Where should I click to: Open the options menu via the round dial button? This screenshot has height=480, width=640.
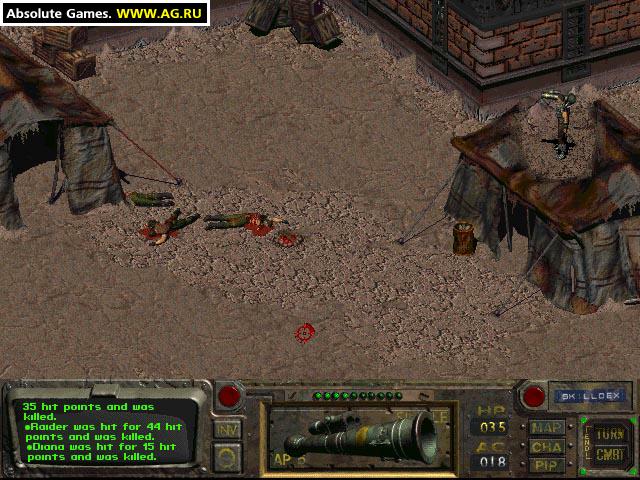(227, 455)
